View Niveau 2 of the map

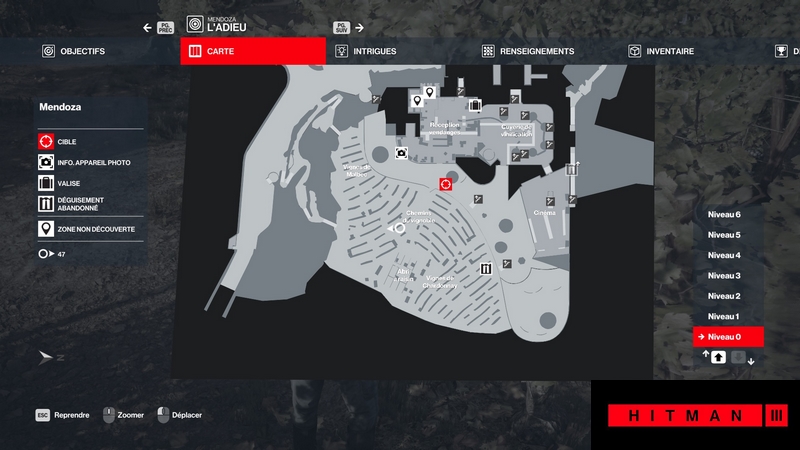click(724, 296)
